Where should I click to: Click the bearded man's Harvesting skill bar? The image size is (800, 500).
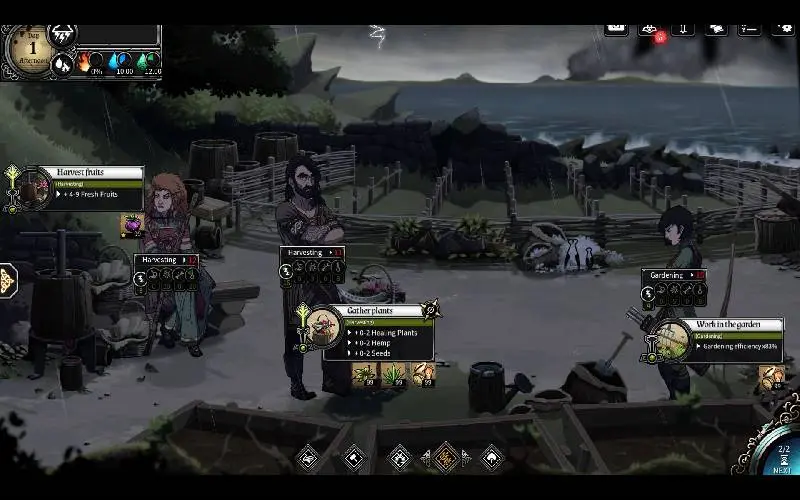[x=312, y=253]
